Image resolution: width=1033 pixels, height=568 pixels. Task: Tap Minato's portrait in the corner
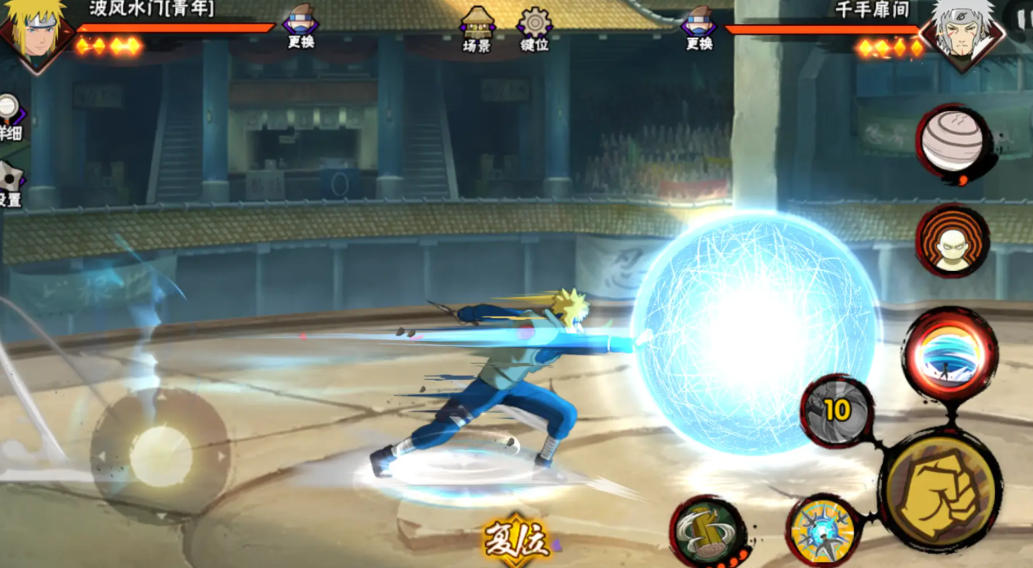(33, 33)
